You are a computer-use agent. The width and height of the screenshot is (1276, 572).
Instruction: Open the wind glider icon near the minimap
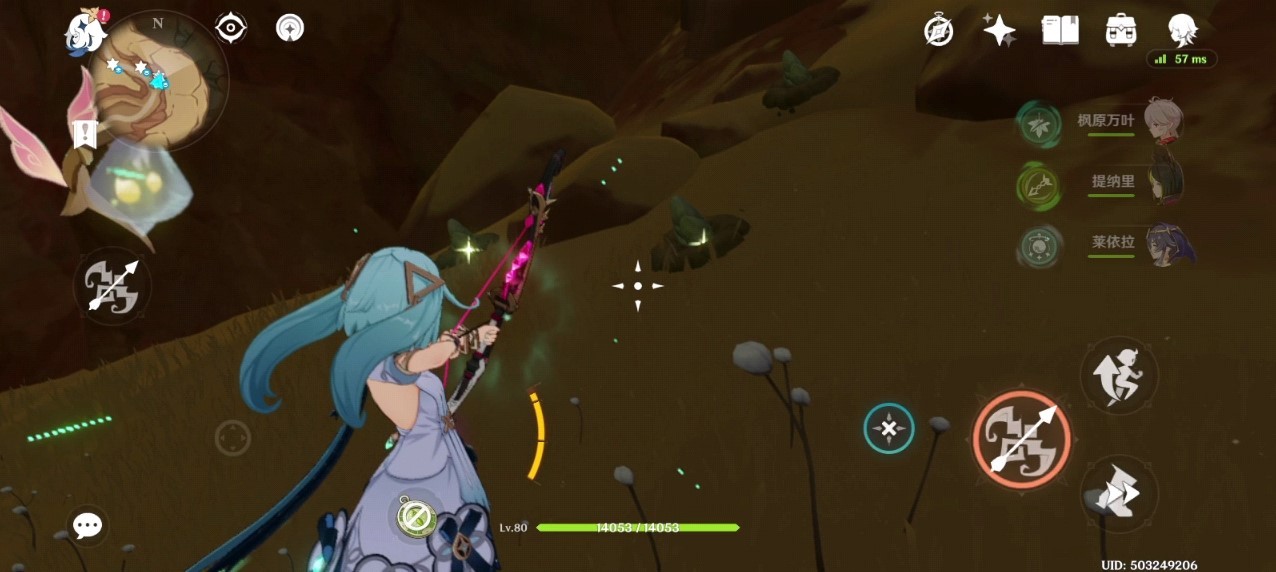pyautogui.click(x=290, y=28)
